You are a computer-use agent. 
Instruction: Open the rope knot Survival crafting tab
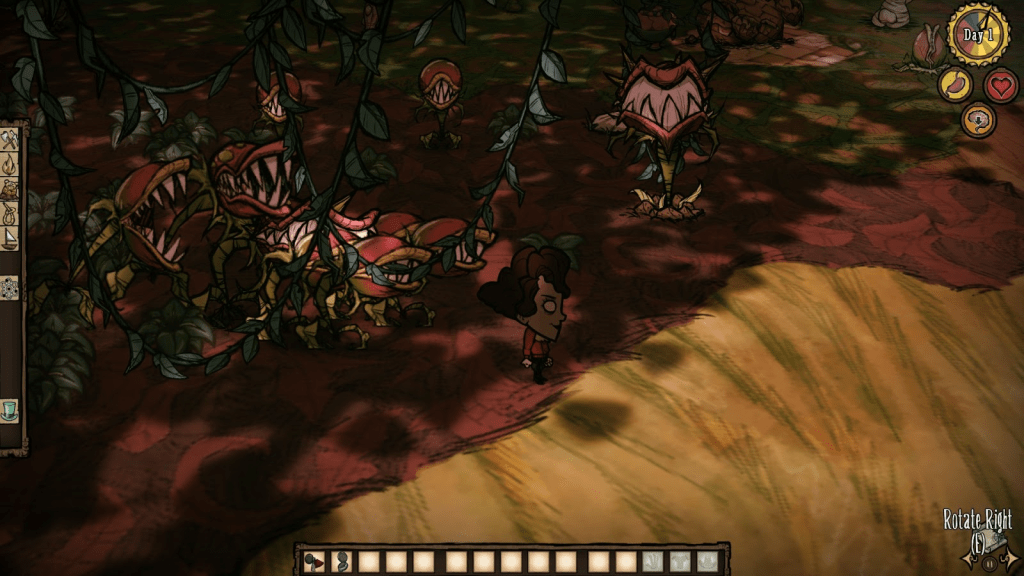tap(10, 212)
